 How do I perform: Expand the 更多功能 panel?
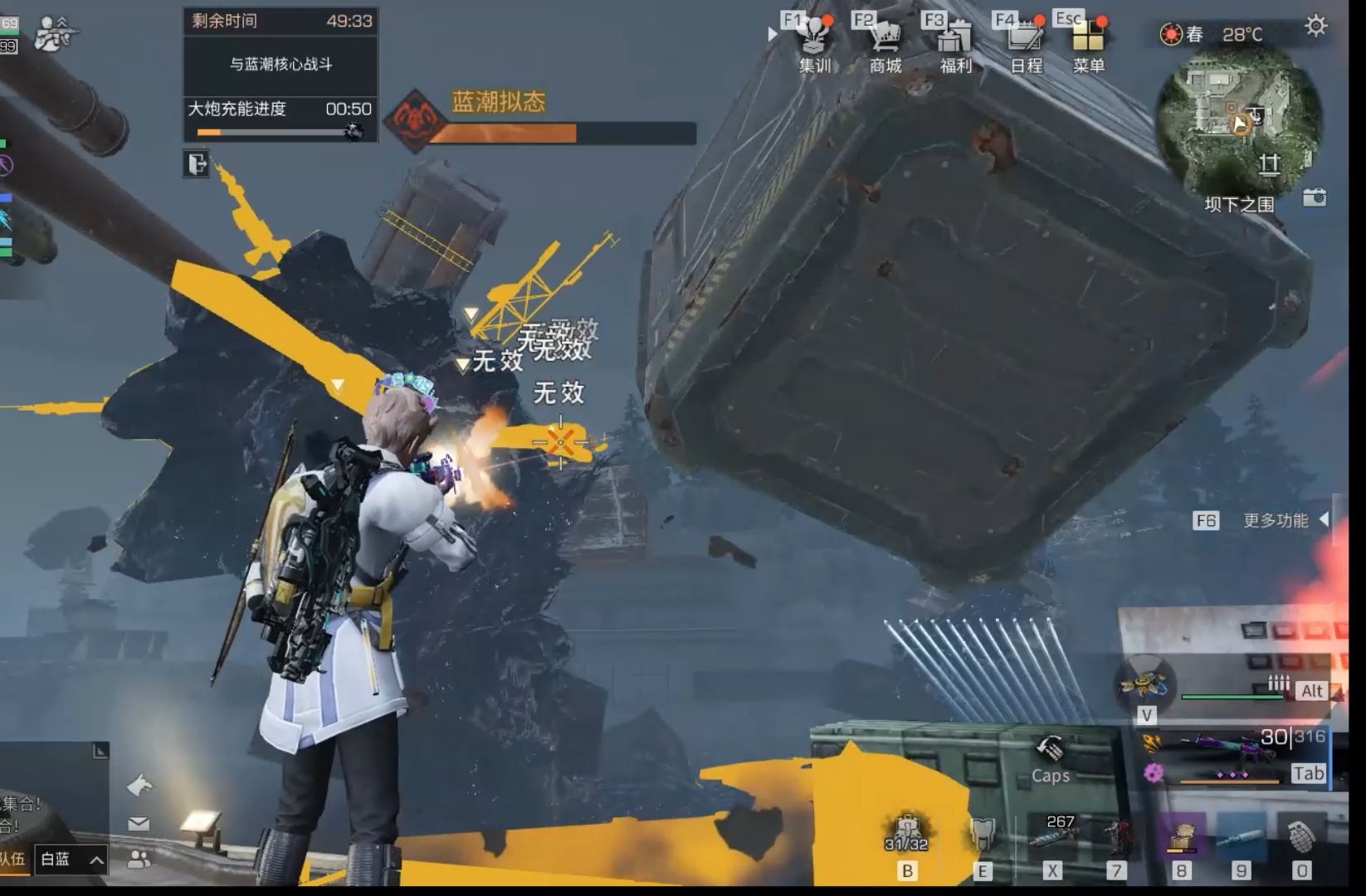(1324, 519)
